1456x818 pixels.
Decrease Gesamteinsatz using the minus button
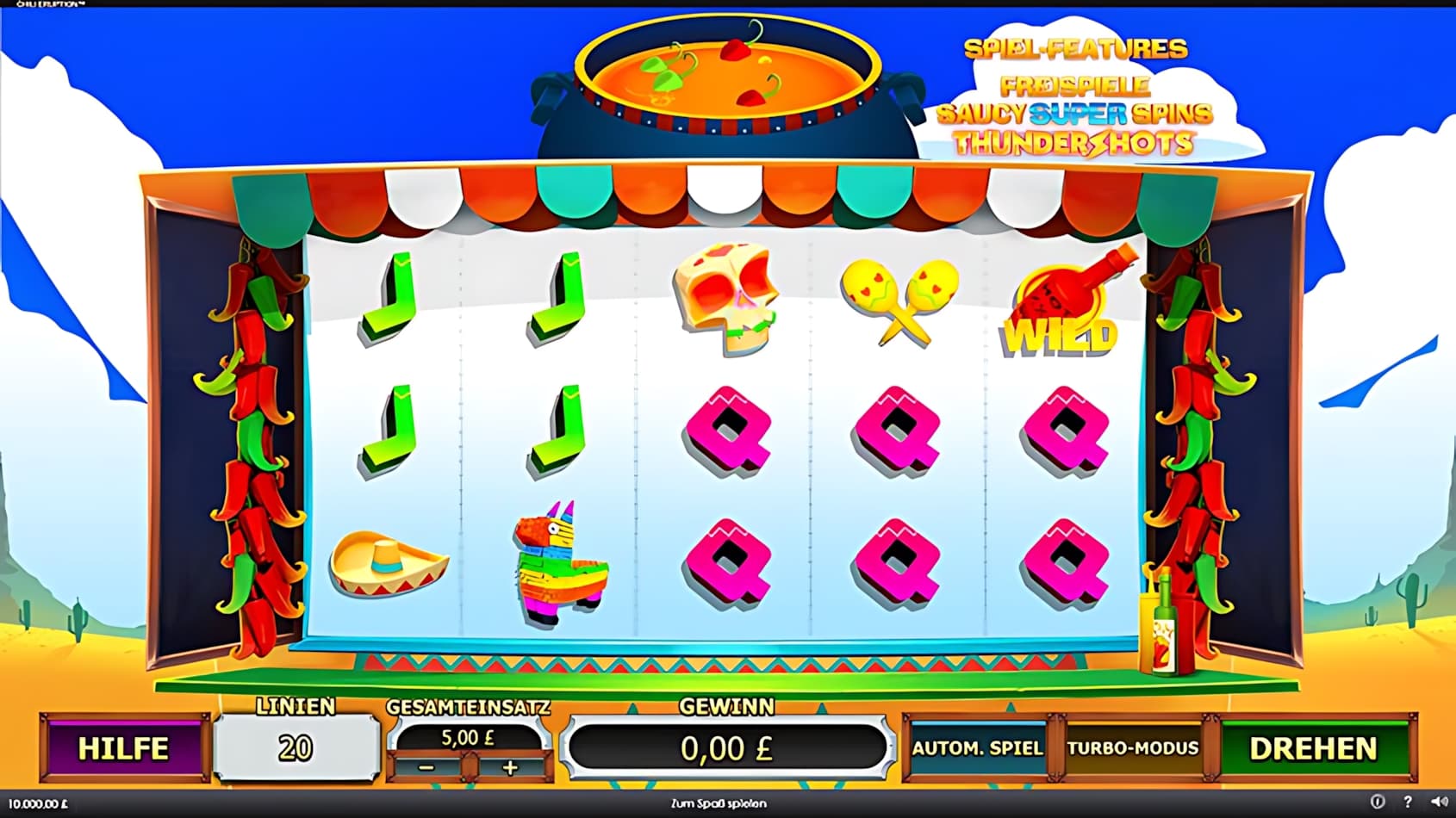tap(427, 767)
